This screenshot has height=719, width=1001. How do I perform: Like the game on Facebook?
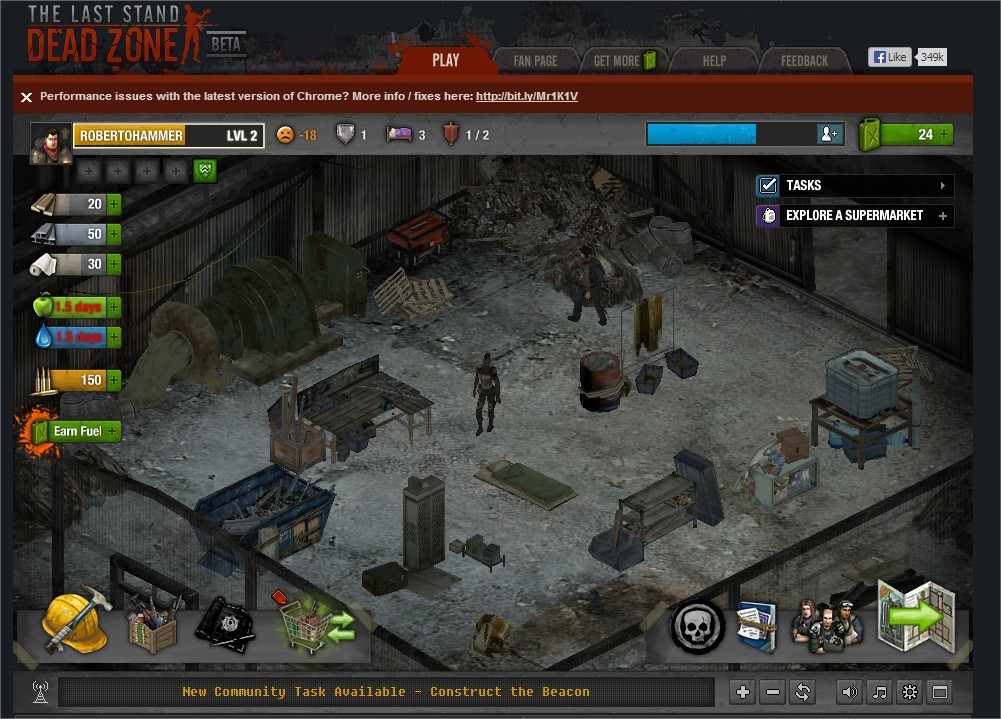click(x=890, y=57)
